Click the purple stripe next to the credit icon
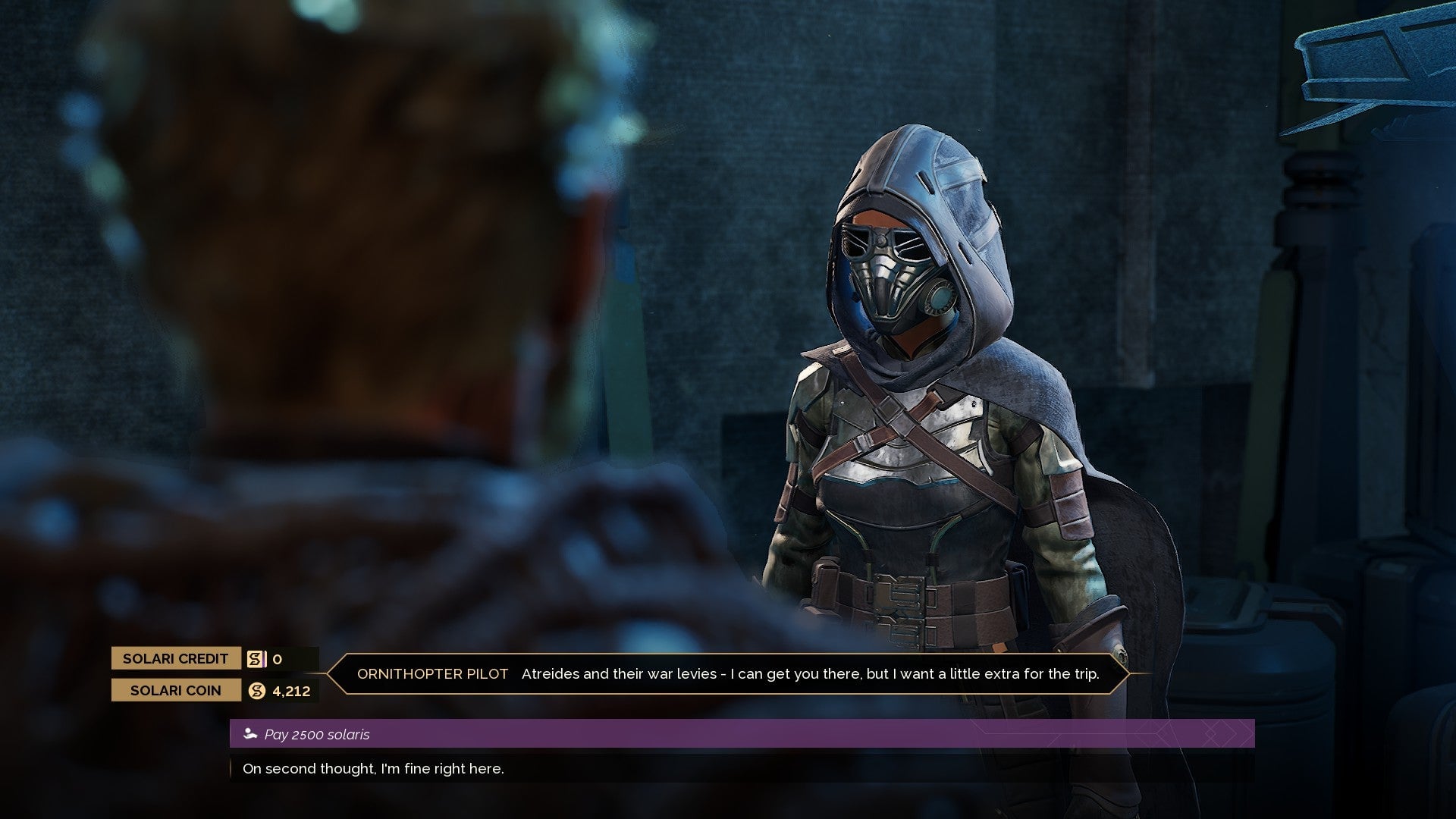The width and height of the screenshot is (1456, 819). point(265,659)
